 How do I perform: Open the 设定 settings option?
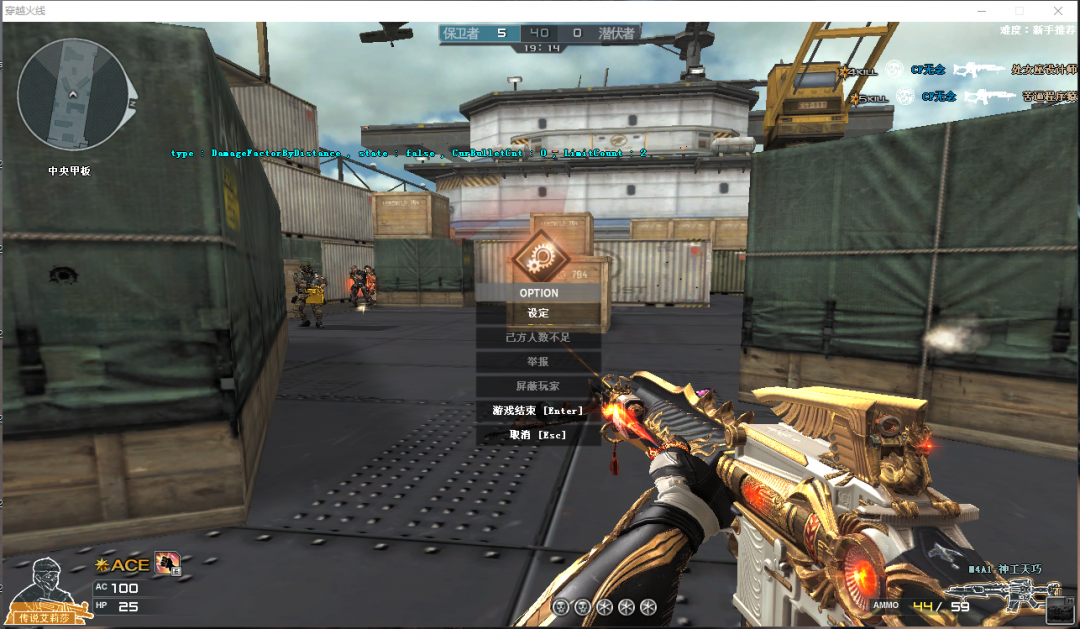(538, 313)
